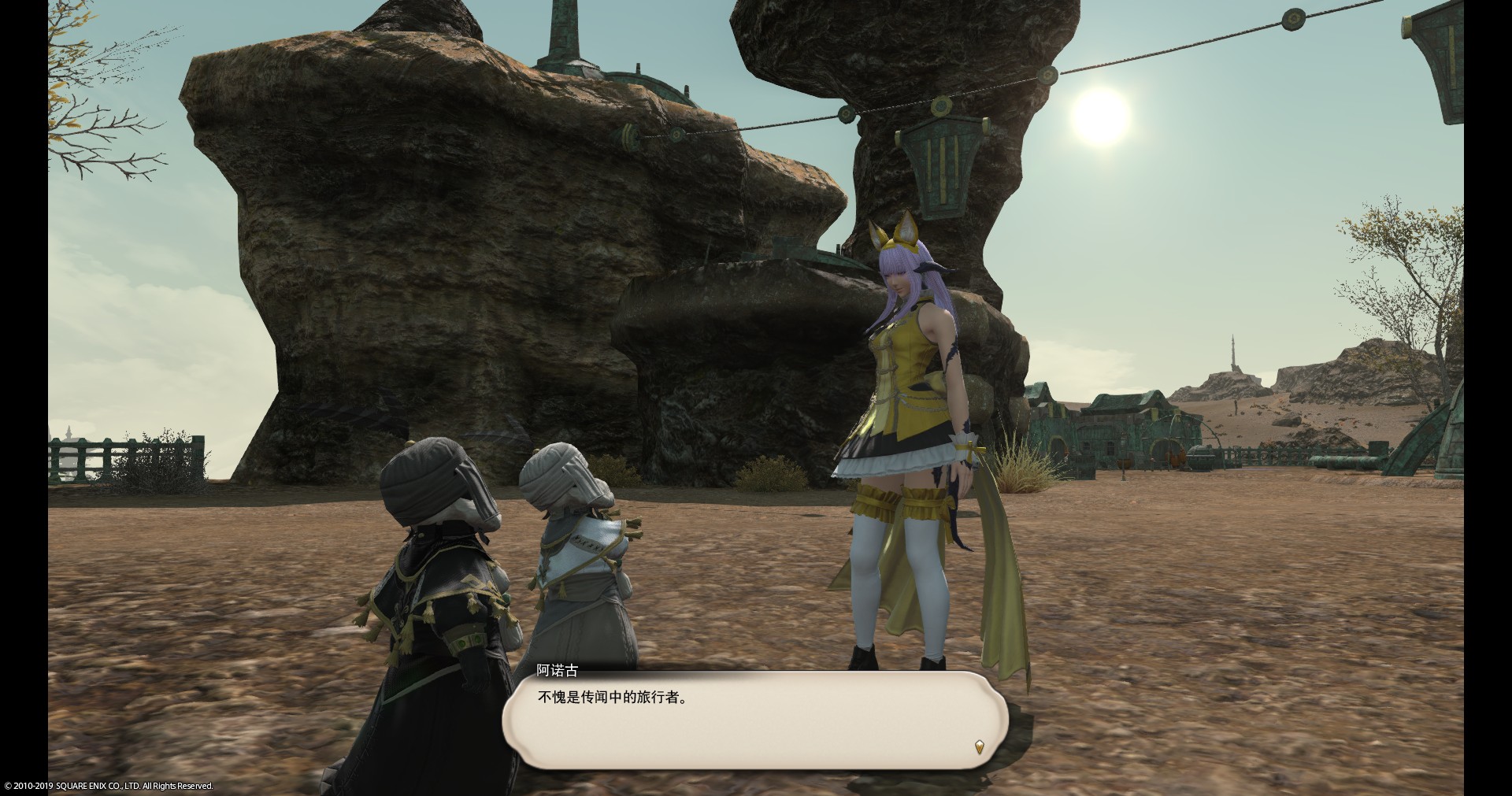Click the dialogue box reading 不愧是传闻中的旅行者
This screenshot has height=796, width=1512.
coord(754,720)
